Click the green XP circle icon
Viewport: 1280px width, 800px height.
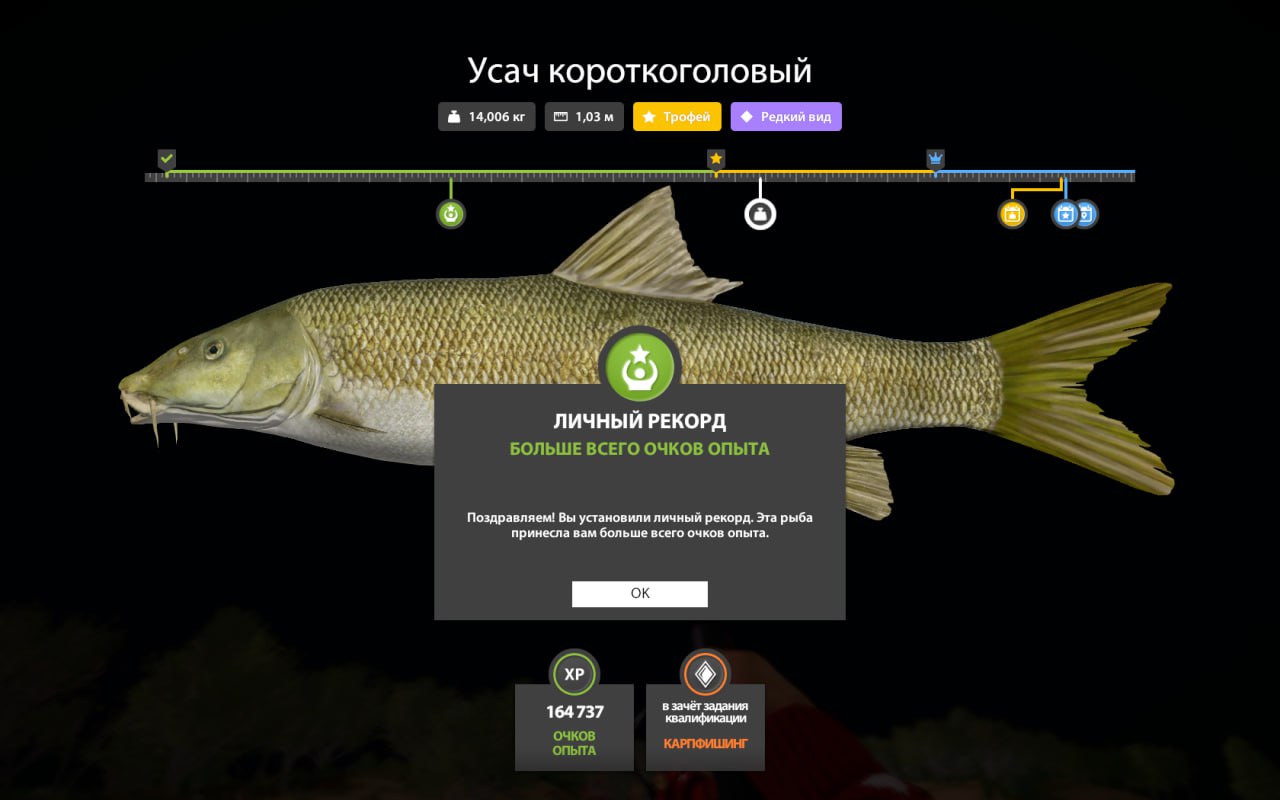click(x=574, y=674)
